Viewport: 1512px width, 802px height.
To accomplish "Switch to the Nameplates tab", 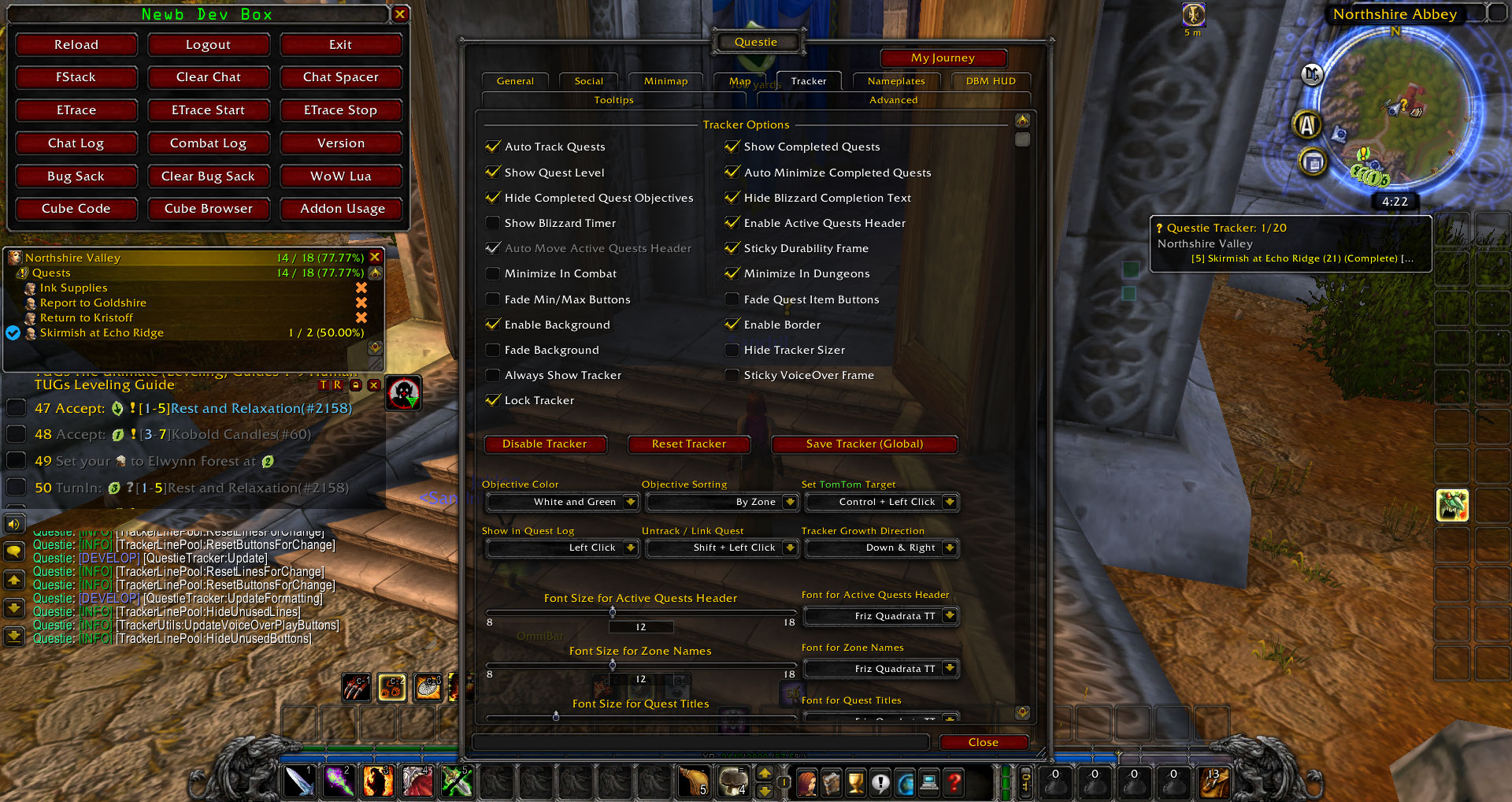I will pyautogui.click(x=895, y=80).
